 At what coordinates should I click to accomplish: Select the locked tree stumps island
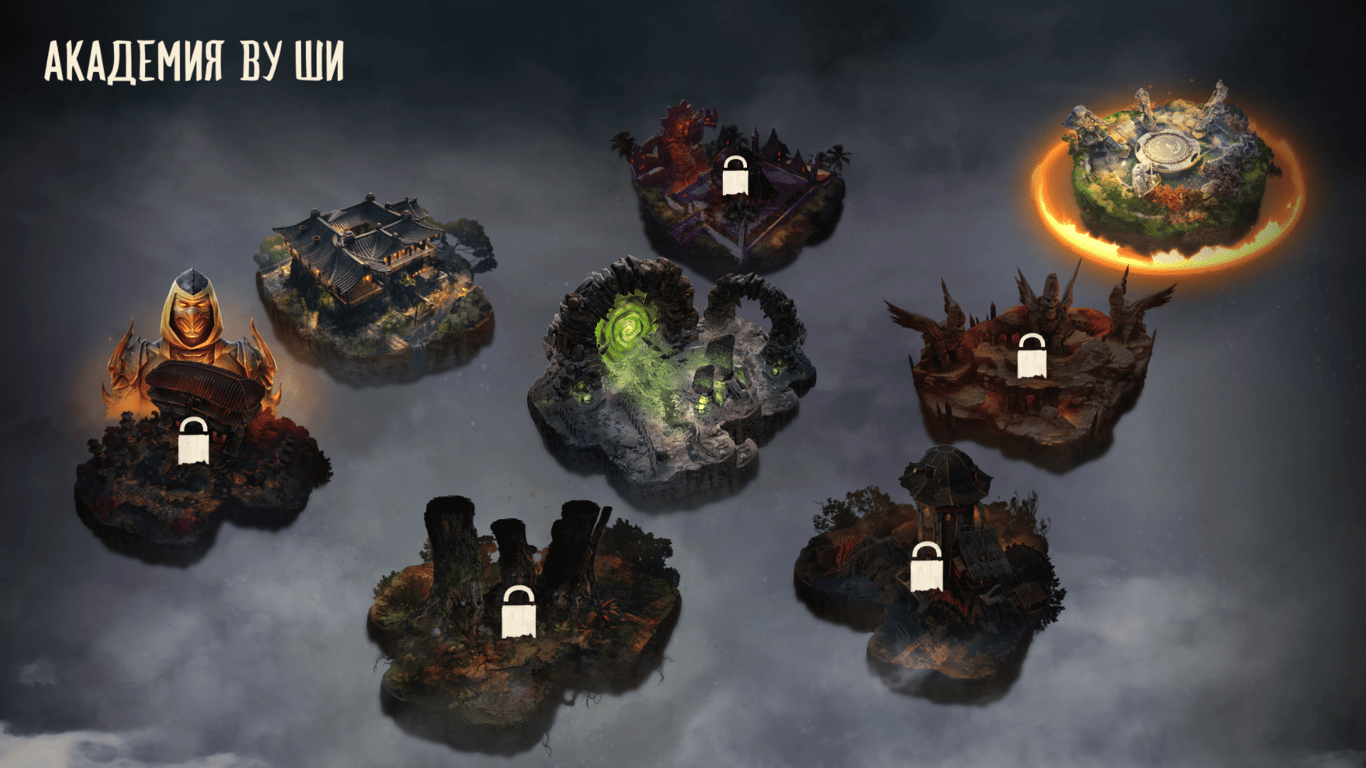click(519, 610)
